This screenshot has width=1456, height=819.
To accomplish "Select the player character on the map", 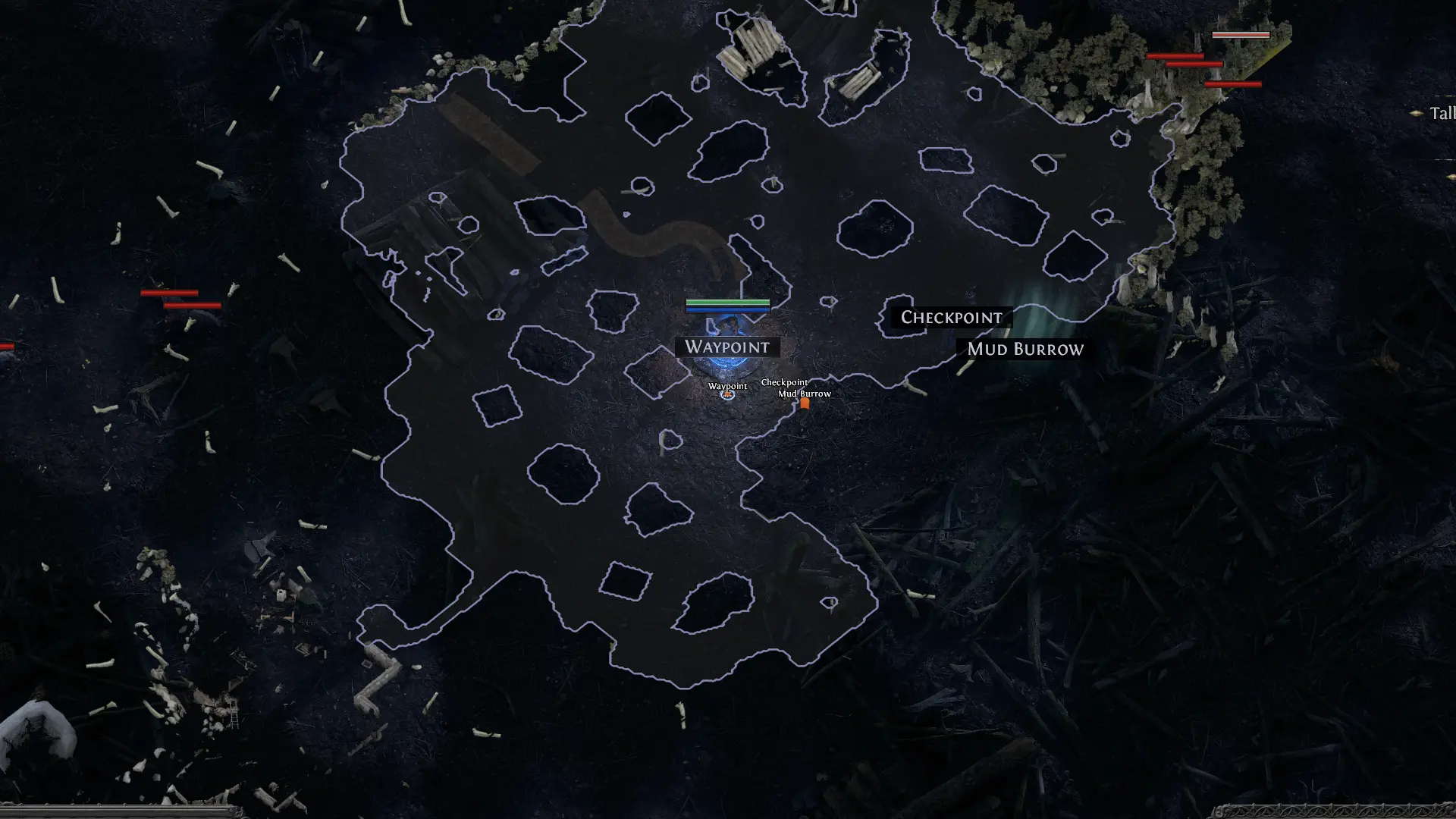I will click(x=730, y=326).
